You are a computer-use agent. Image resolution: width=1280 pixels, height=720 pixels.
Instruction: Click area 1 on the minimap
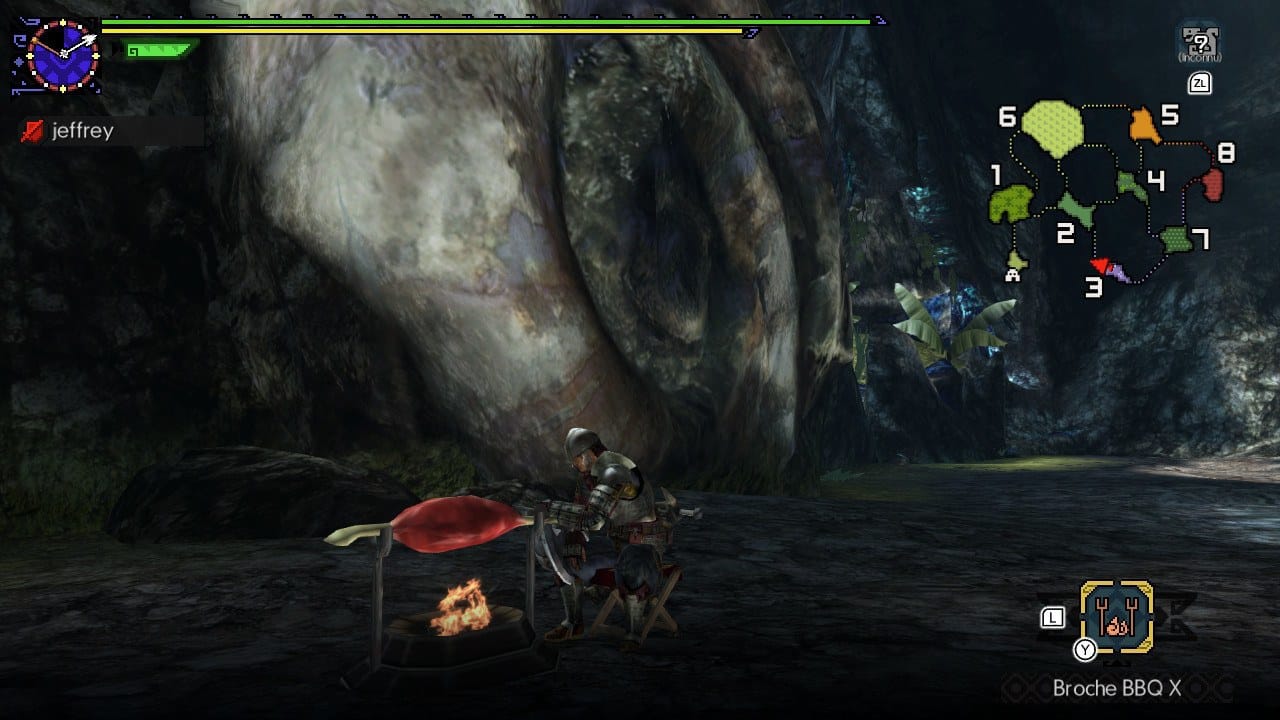pyautogui.click(x=1010, y=204)
